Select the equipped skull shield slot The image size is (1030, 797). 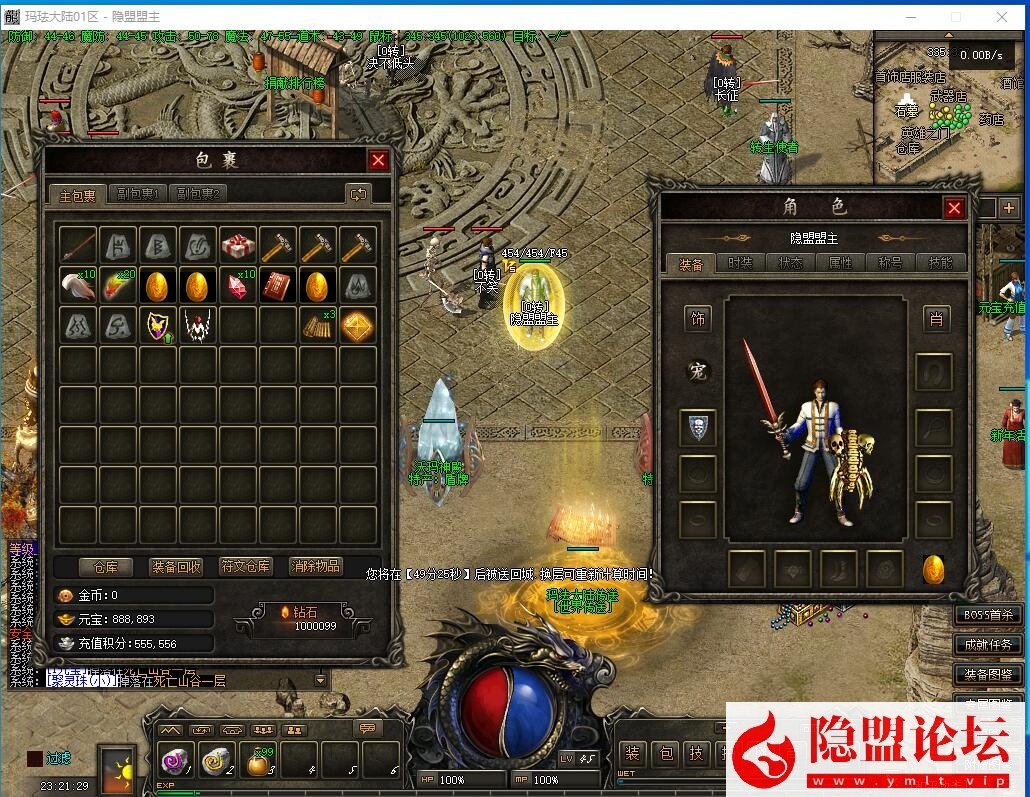(698, 427)
